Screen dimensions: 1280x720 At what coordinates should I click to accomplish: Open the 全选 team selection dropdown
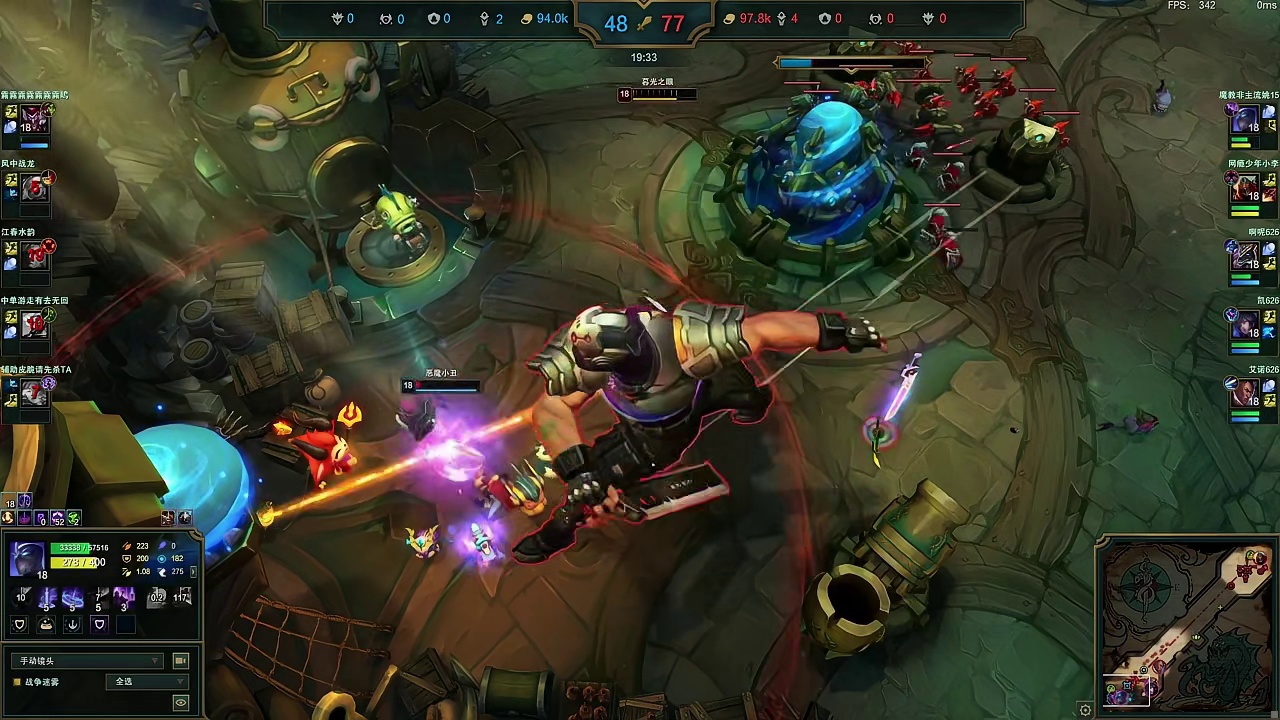tap(146, 682)
